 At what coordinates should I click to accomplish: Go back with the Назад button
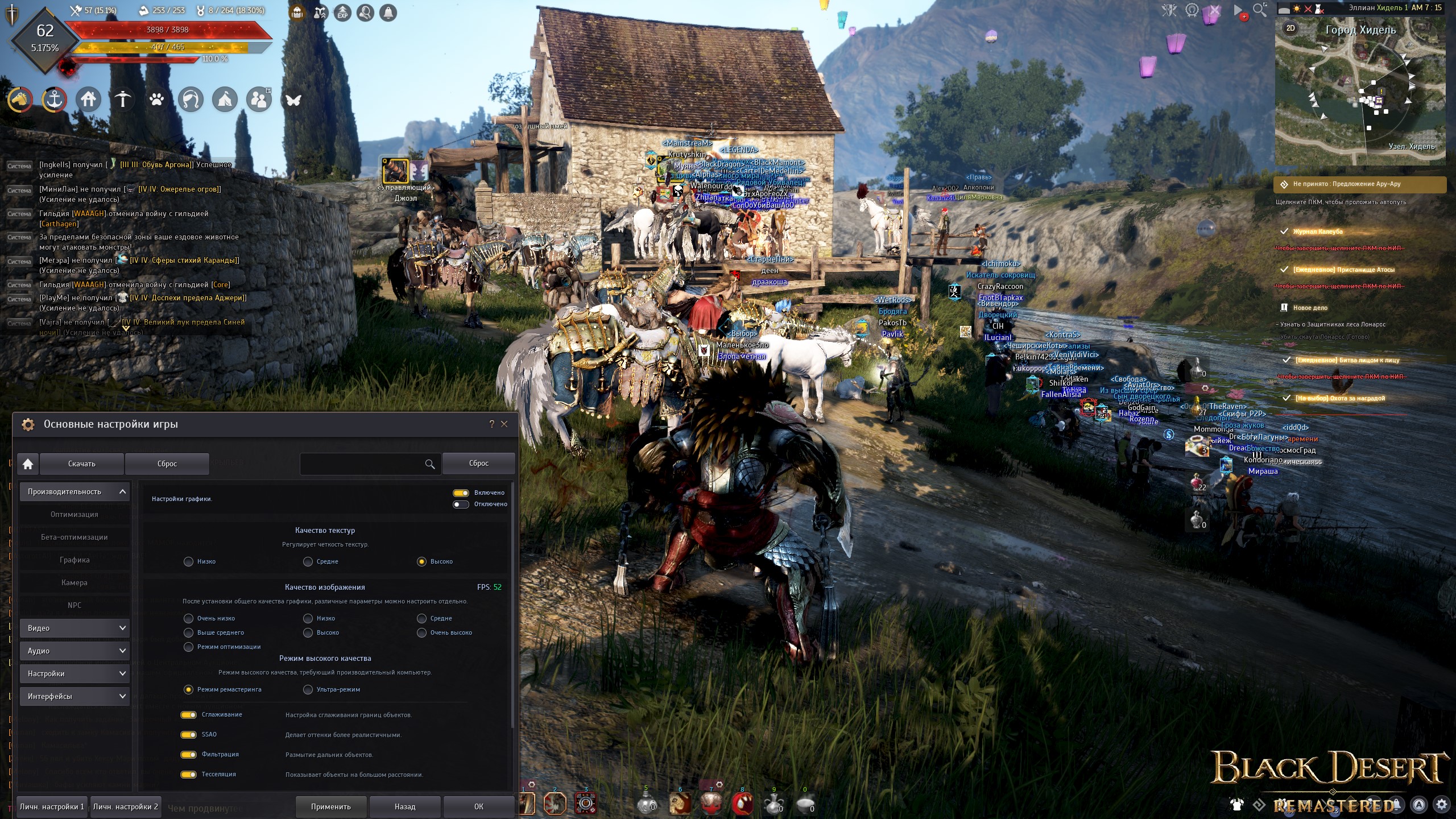[404, 806]
